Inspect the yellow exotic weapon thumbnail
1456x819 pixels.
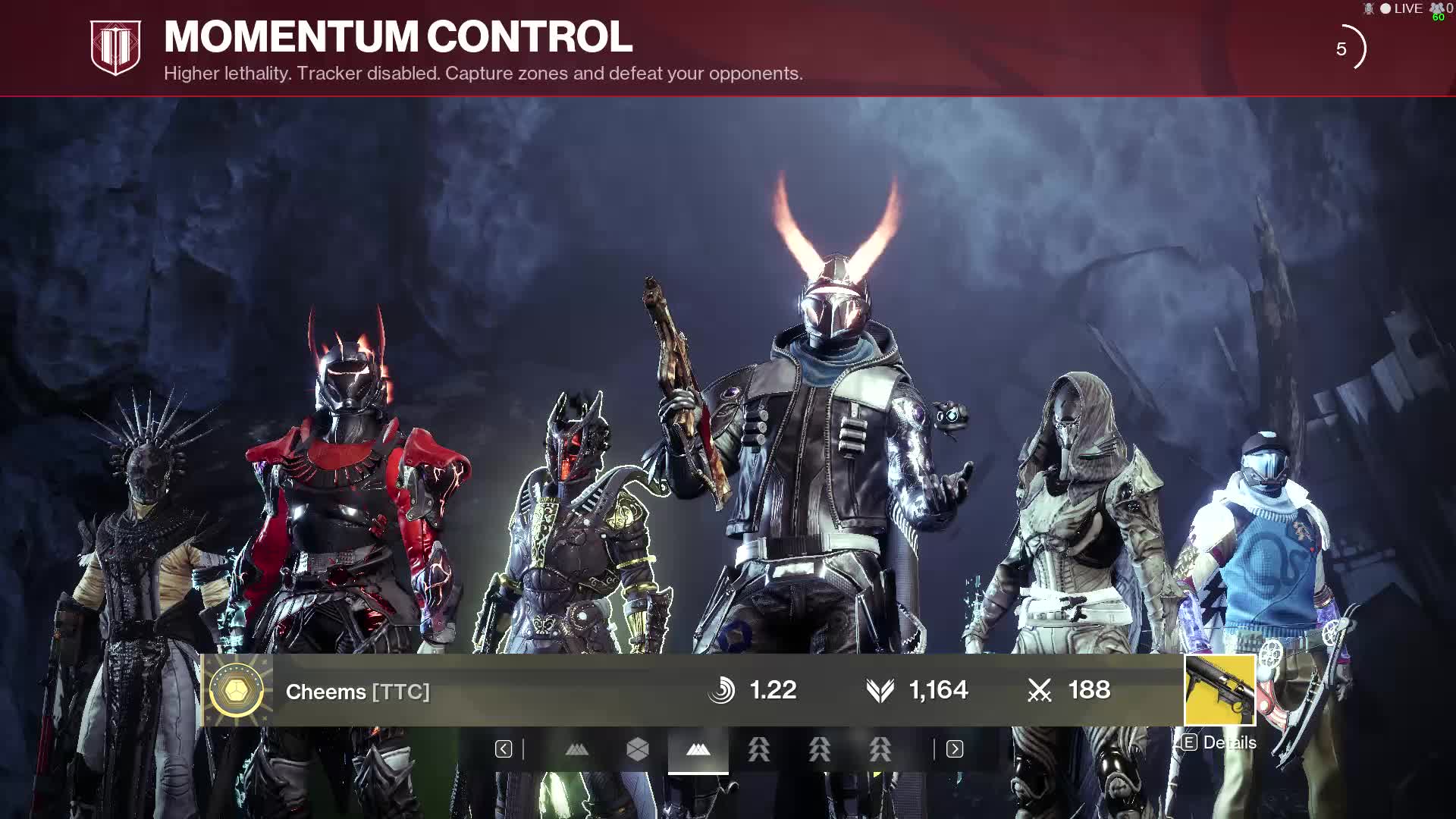click(x=1219, y=690)
